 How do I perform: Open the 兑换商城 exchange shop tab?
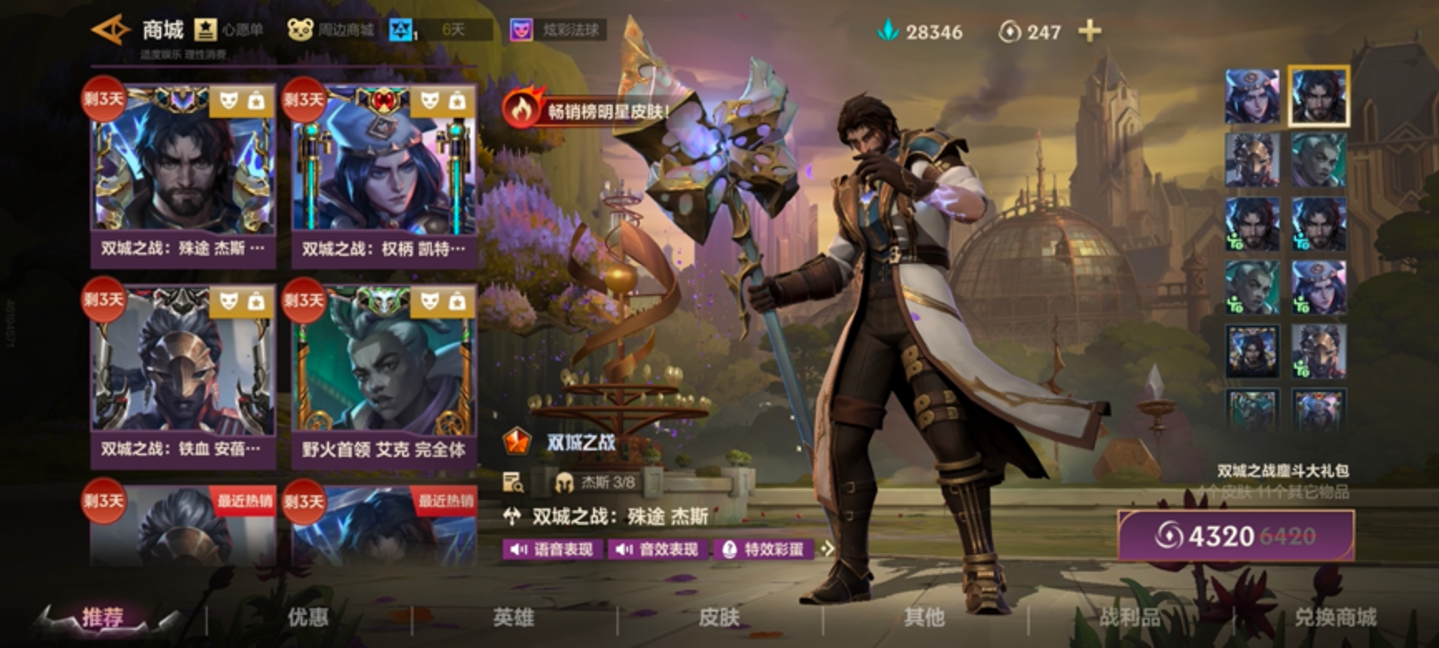pyautogui.click(x=1335, y=618)
